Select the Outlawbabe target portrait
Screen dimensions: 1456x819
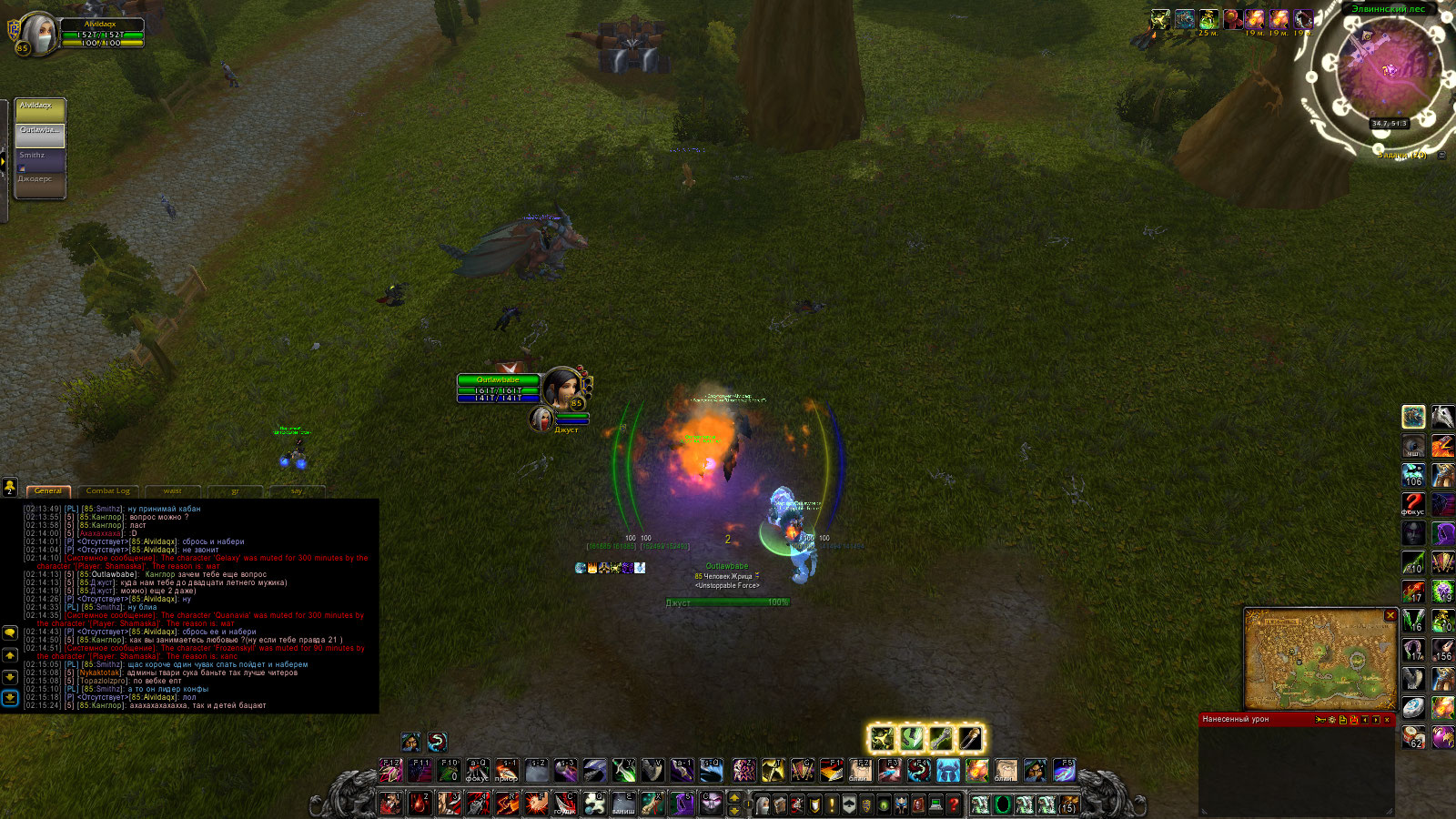click(561, 388)
